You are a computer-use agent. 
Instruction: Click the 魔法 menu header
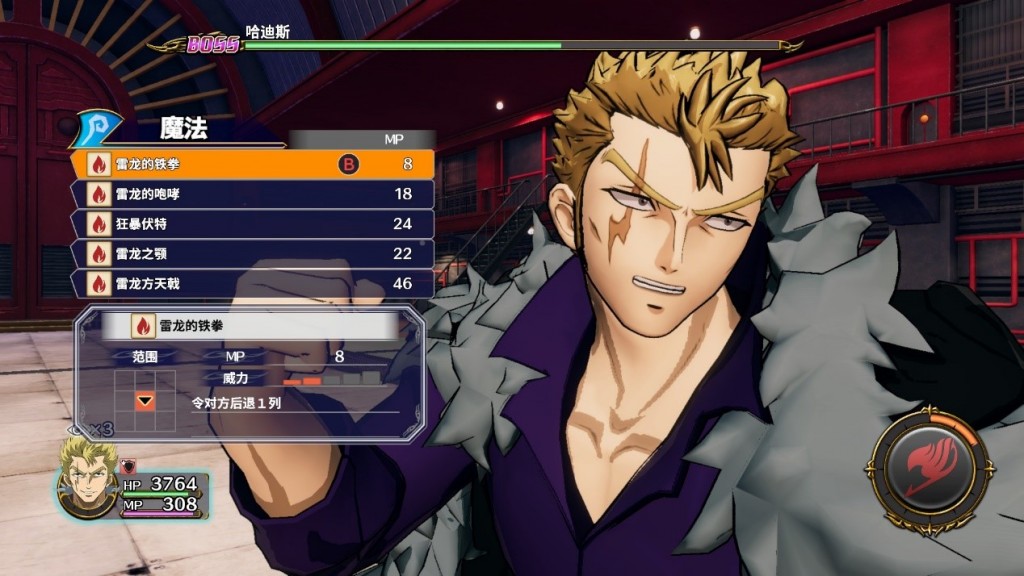pos(183,129)
